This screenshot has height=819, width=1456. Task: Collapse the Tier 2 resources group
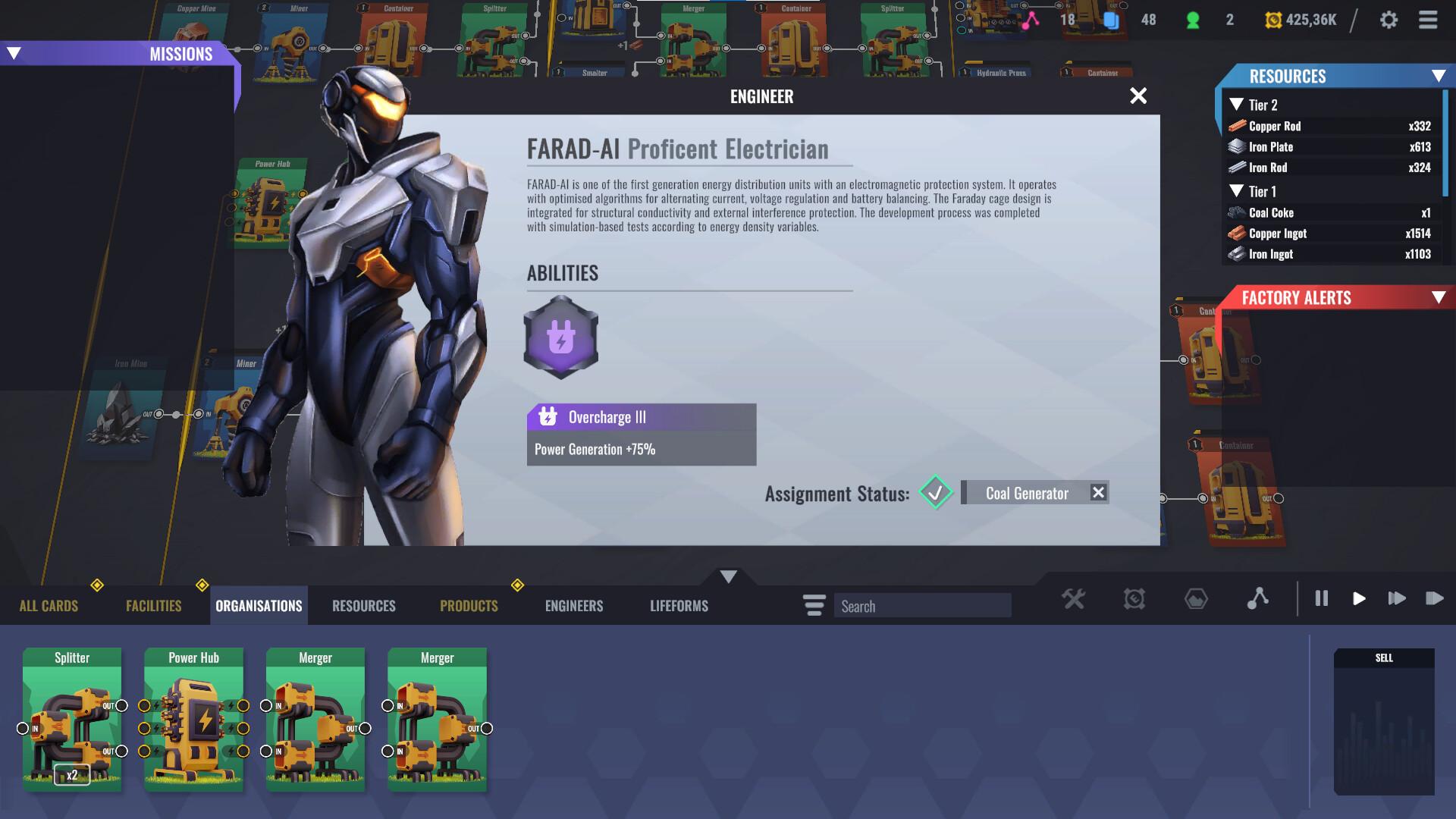tap(1236, 105)
